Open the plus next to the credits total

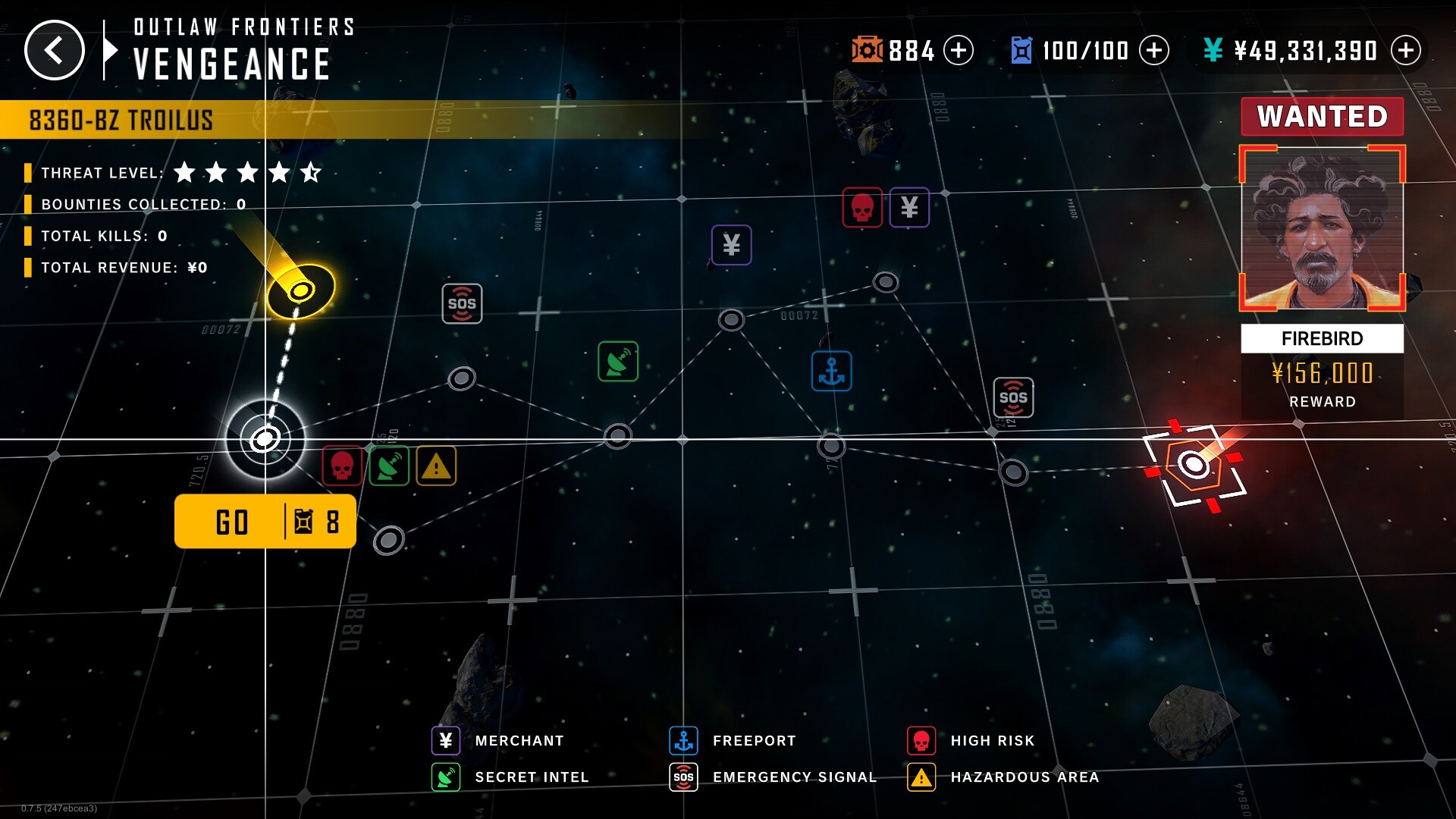coord(1408,51)
